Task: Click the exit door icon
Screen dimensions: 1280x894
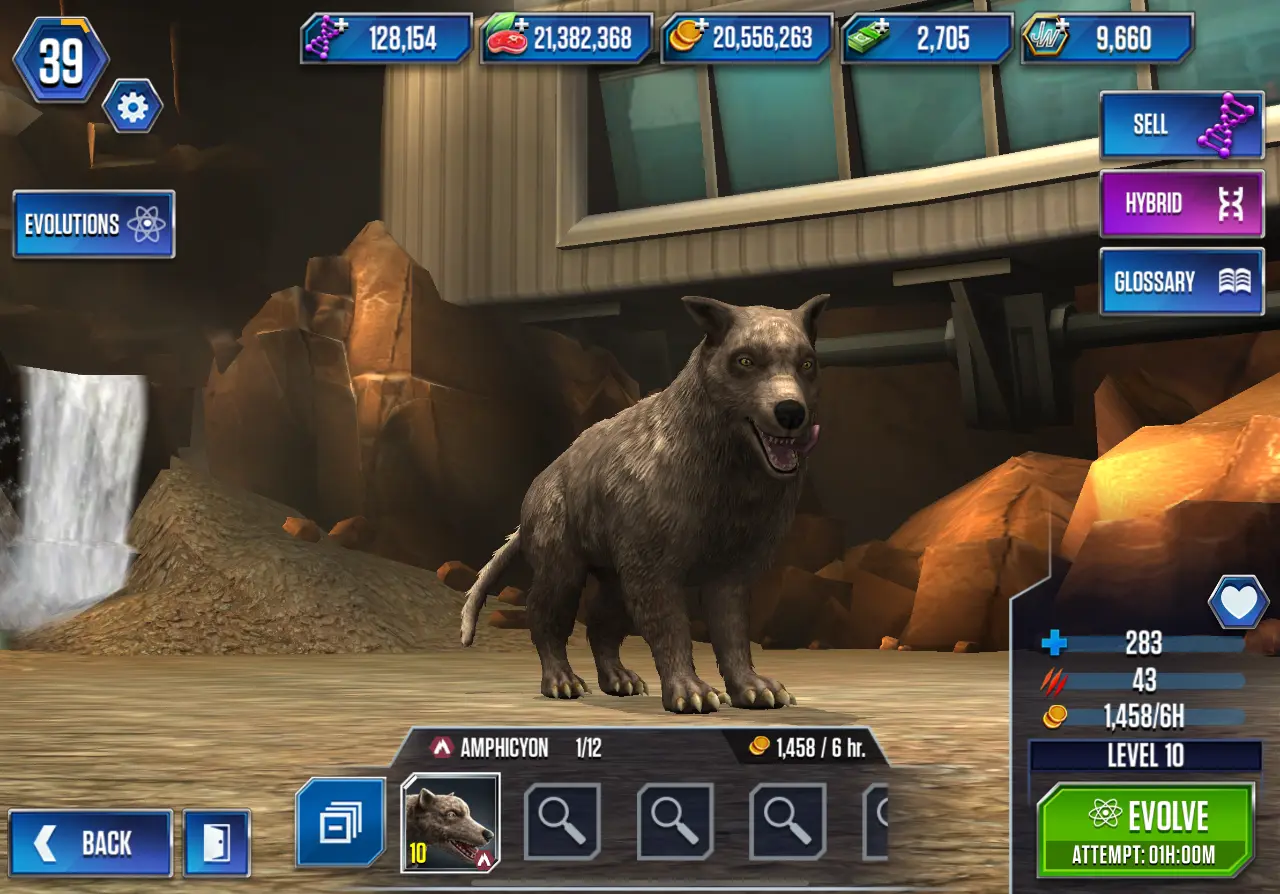Action: (x=216, y=843)
